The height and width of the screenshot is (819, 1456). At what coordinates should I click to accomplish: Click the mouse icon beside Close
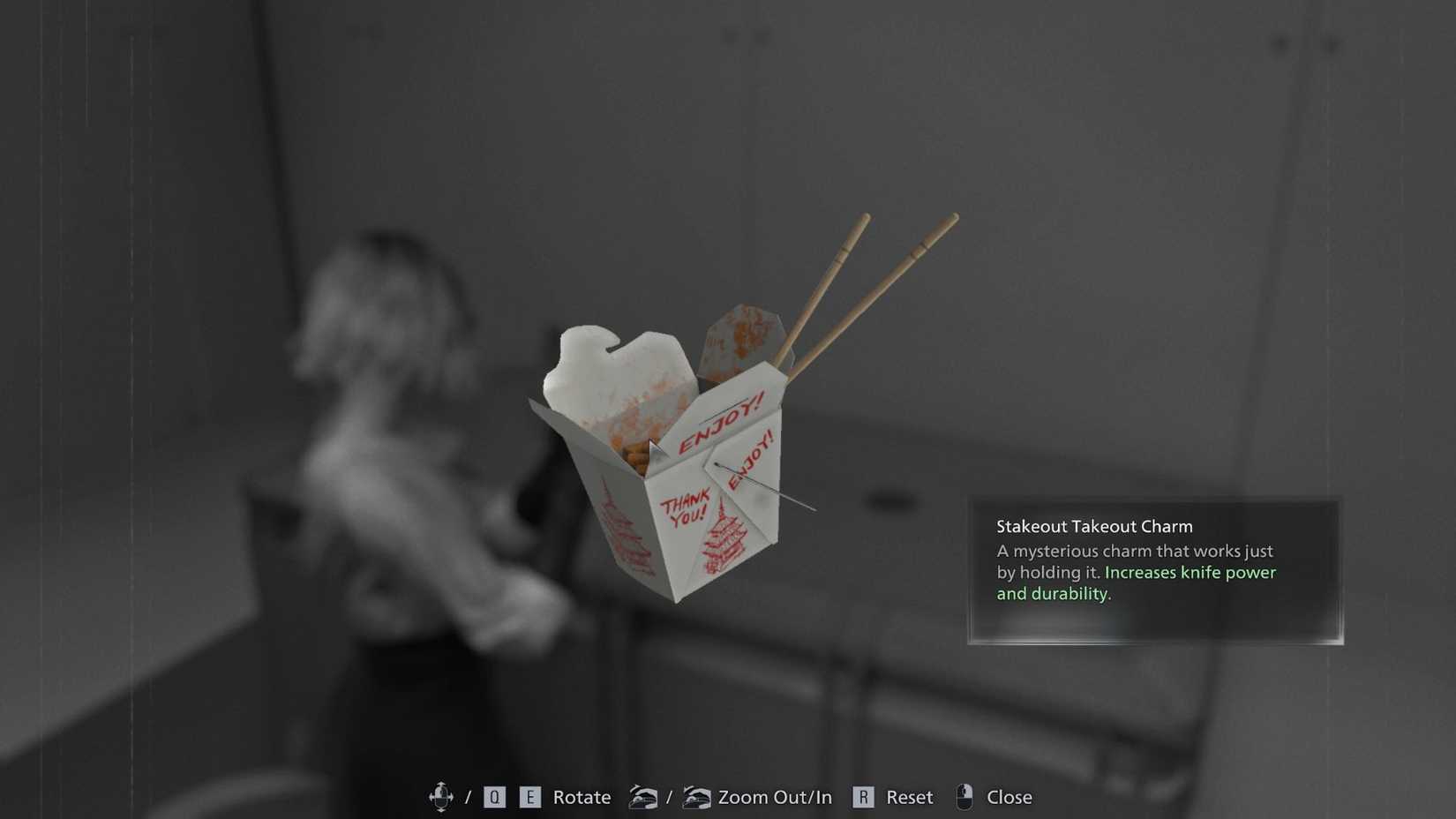[964, 795]
